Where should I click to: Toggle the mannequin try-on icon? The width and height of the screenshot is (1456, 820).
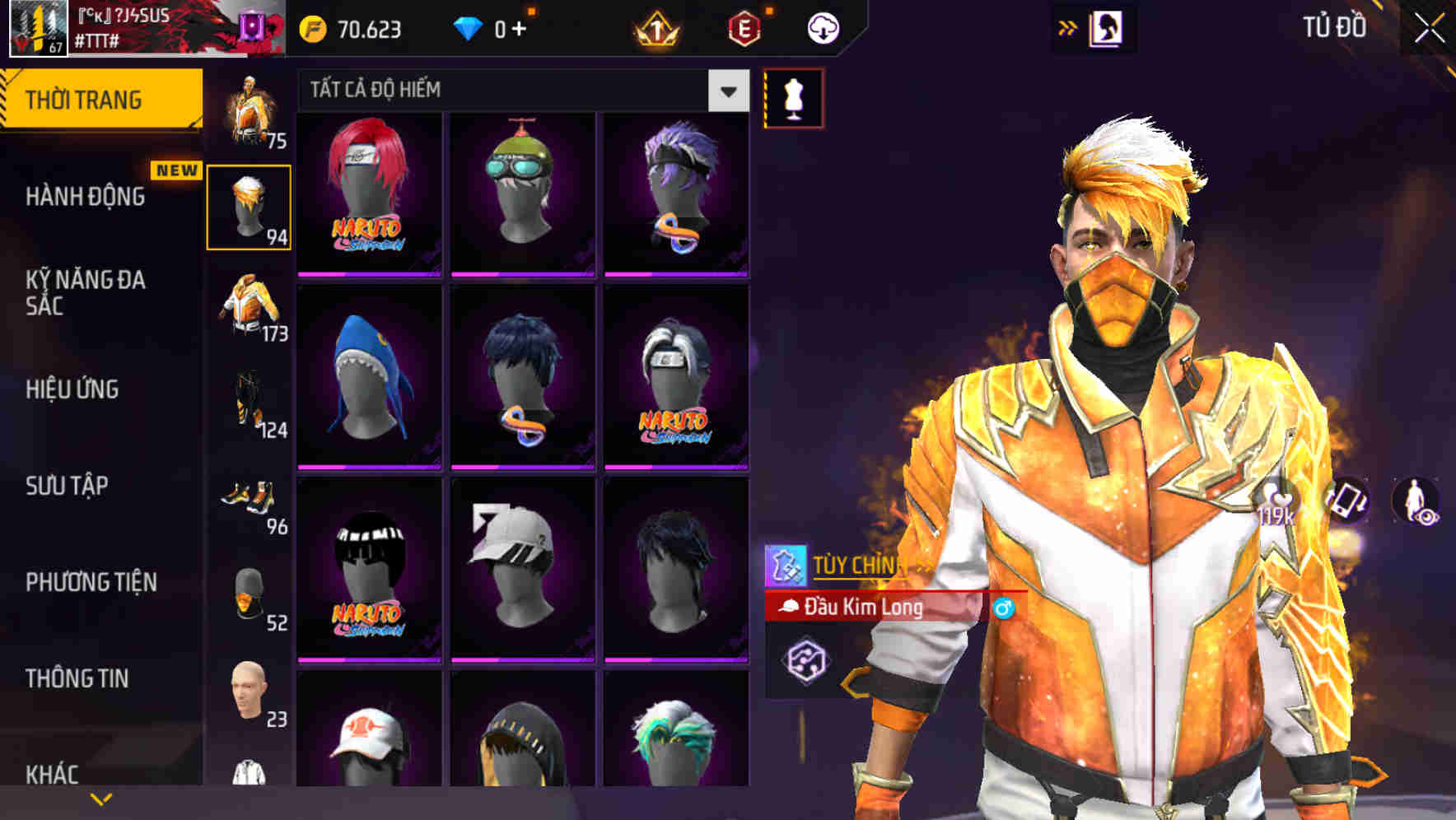(x=792, y=96)
